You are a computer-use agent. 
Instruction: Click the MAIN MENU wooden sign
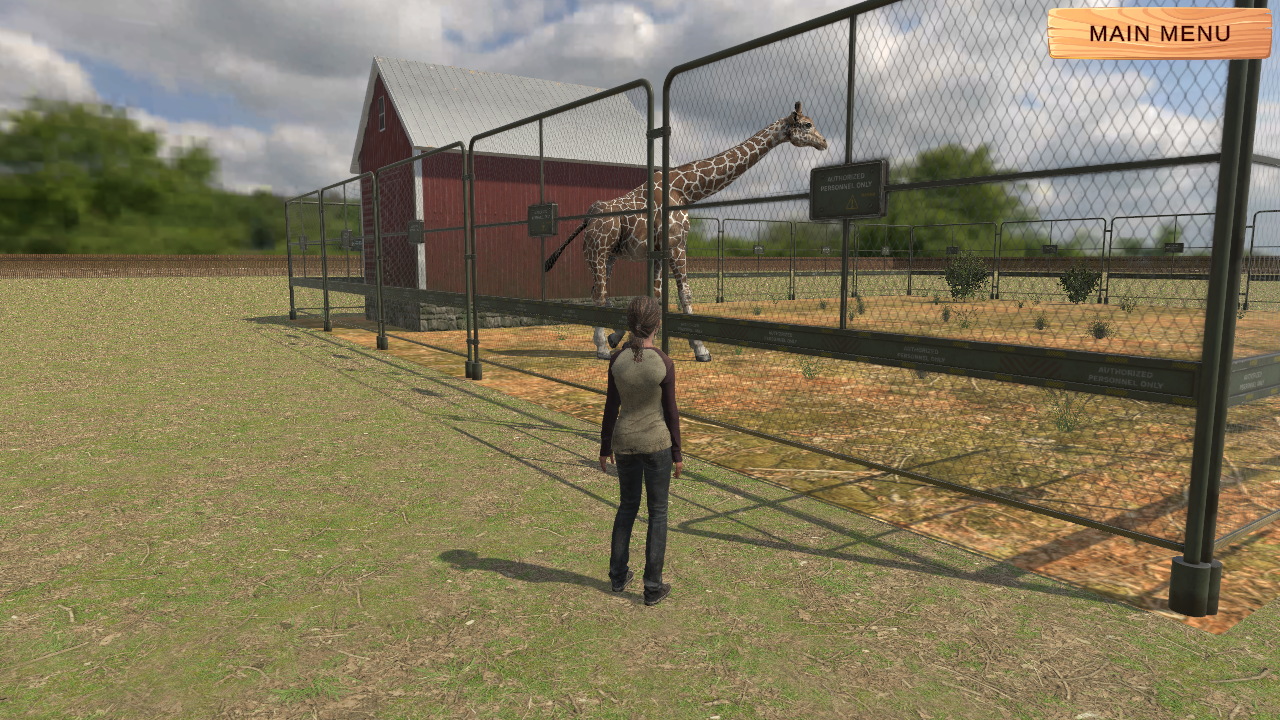pos(1160,33)
